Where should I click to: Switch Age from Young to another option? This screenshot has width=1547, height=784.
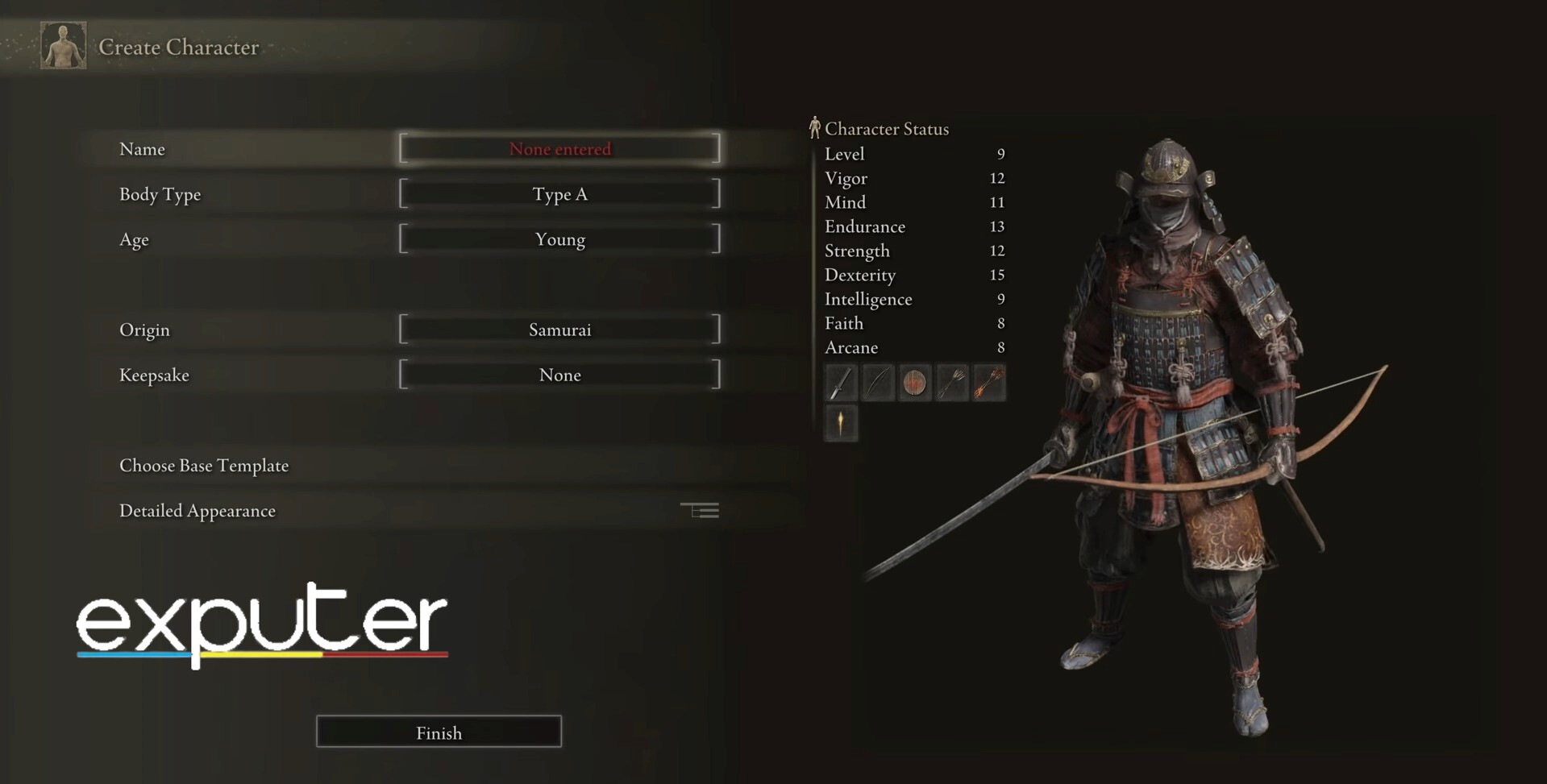point(559,239)
